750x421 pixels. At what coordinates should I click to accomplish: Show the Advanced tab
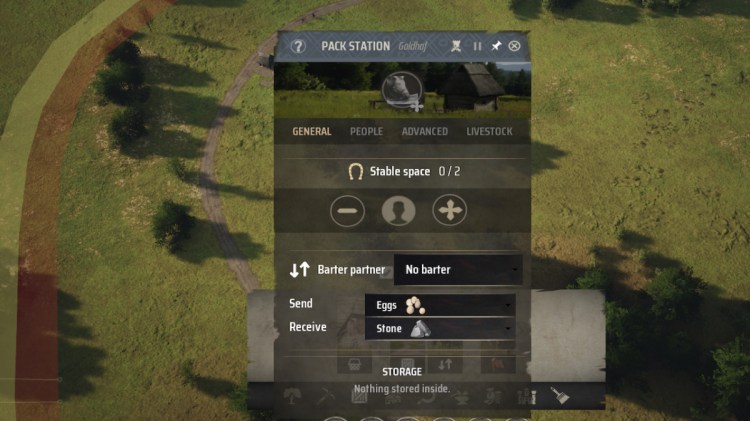point(424,132)
